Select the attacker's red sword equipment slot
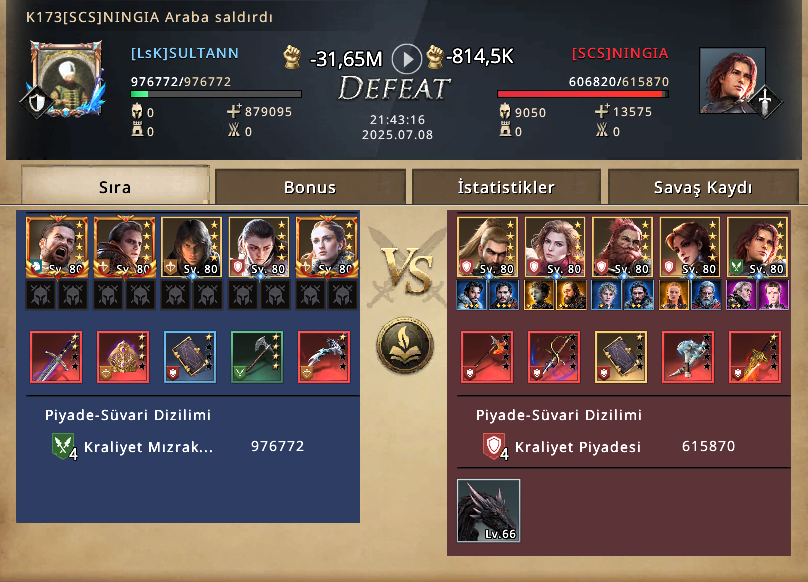 click(56, 357)
